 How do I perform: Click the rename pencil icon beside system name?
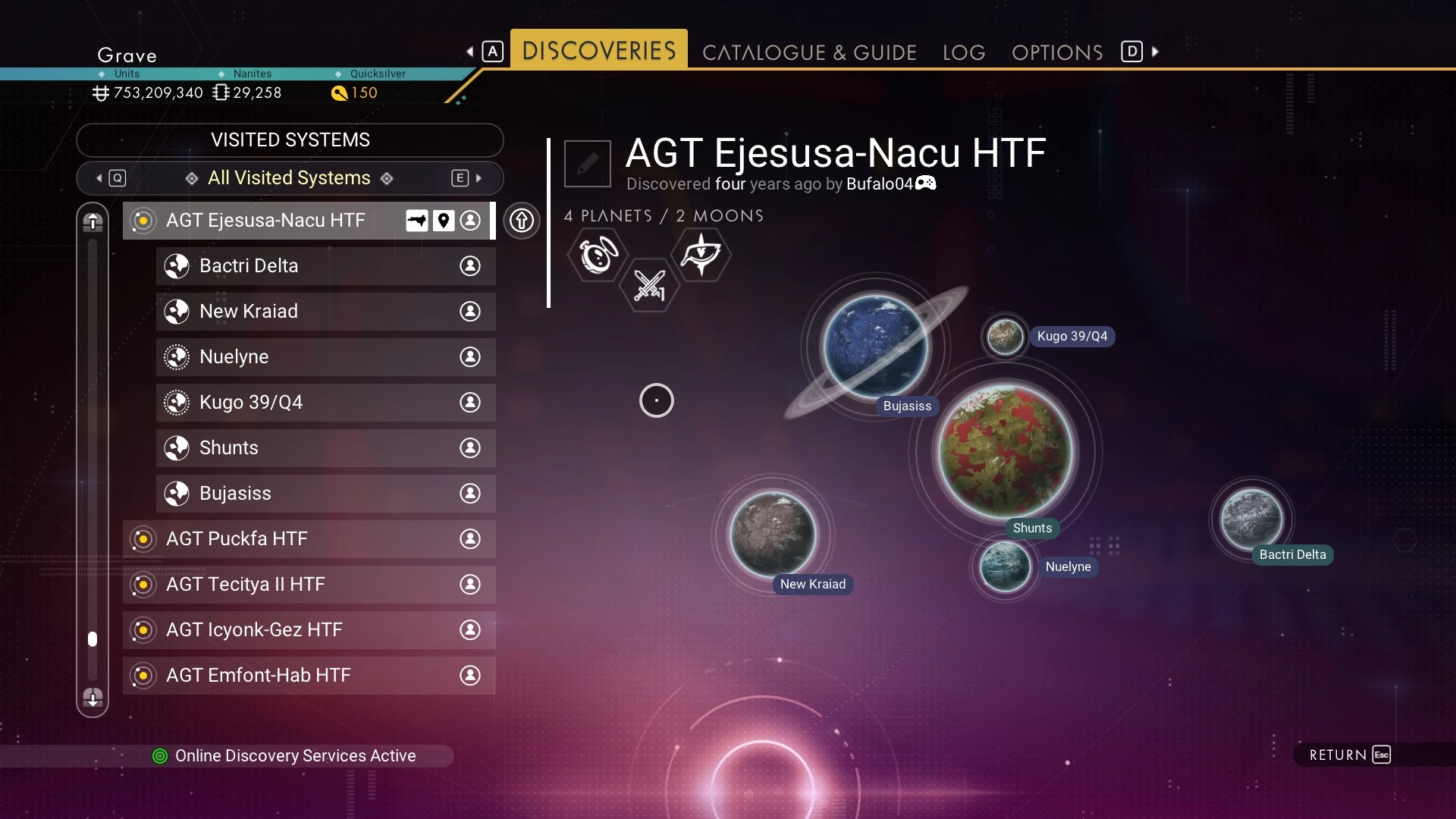pos(588,163)
